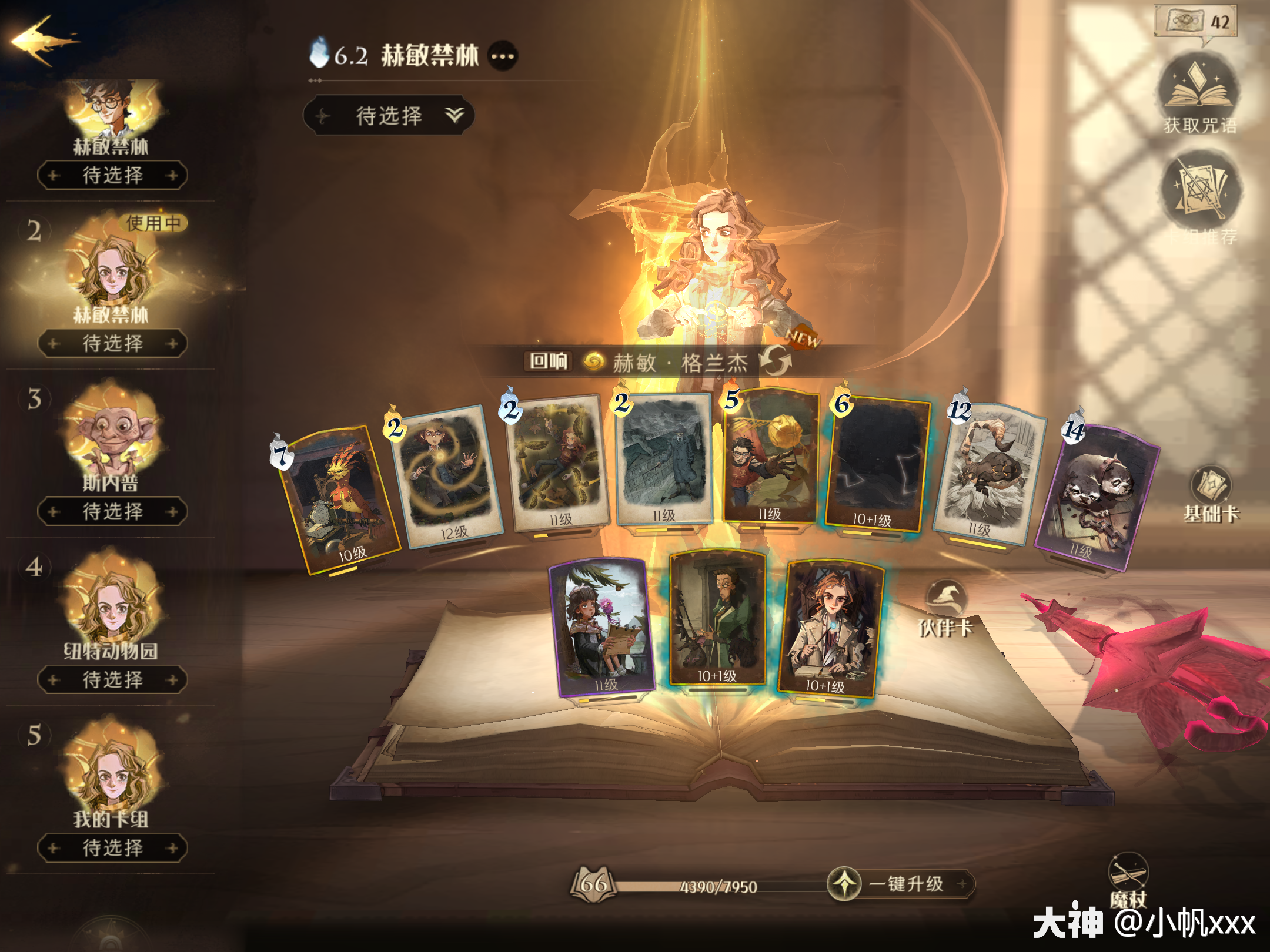Open the three-dots deck options button
This screenshot has height=952, width=1270.
[503, 56]
